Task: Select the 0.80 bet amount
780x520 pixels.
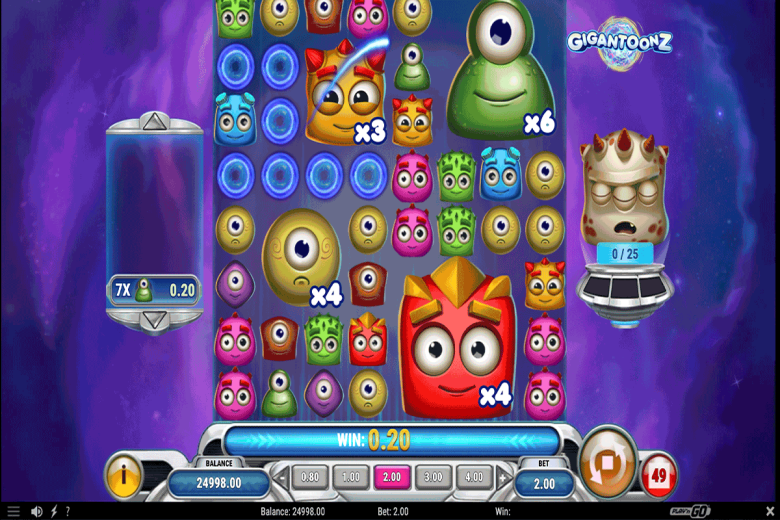Action: click(310, 477)
